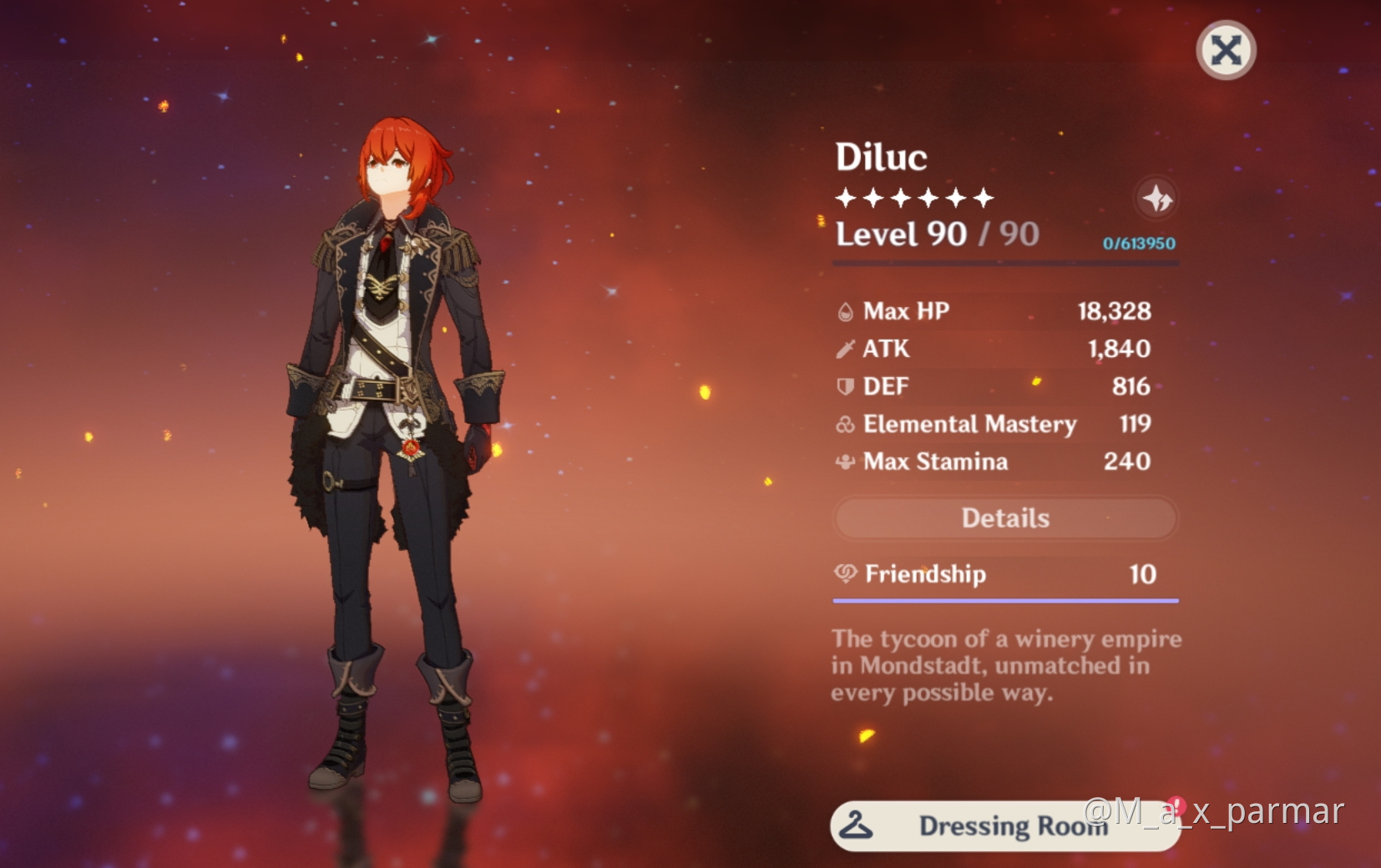The height and width of the screenshot is (868, 1381).
Task: Click the Diluc name label
Action: [880, 156]
